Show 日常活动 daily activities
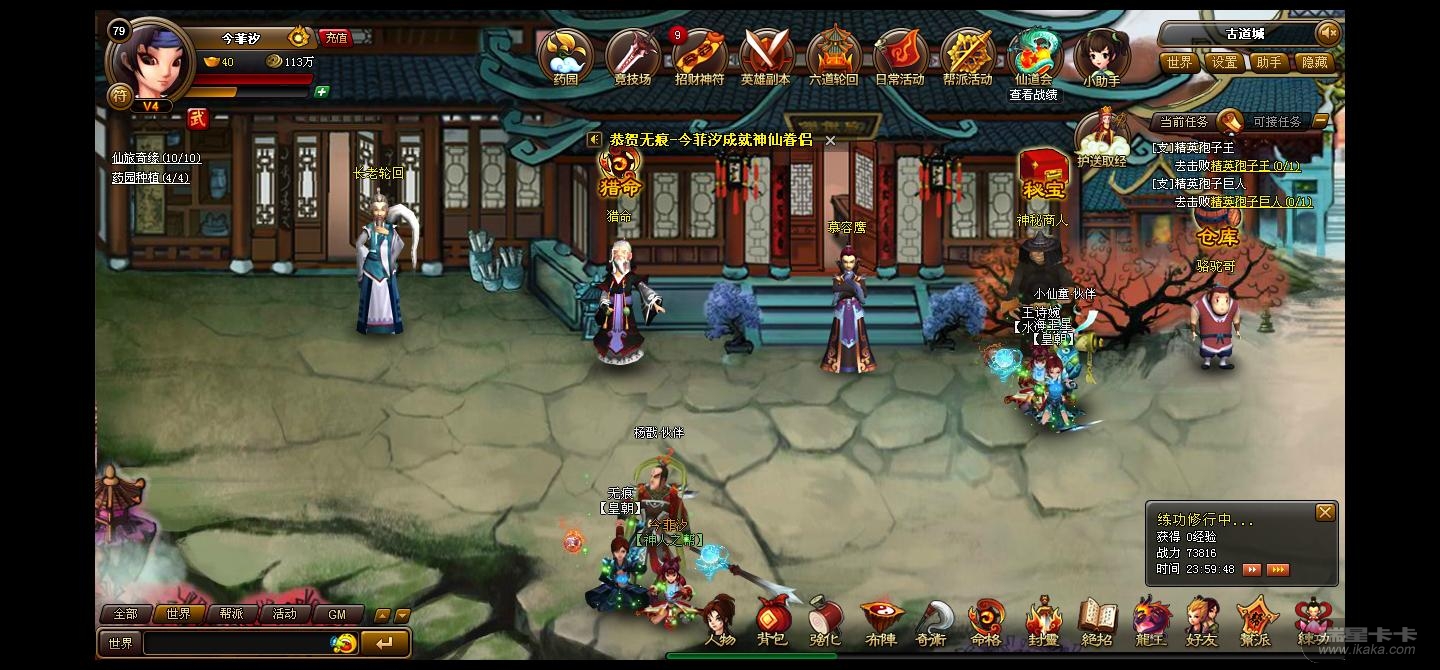 pos(900,56)
